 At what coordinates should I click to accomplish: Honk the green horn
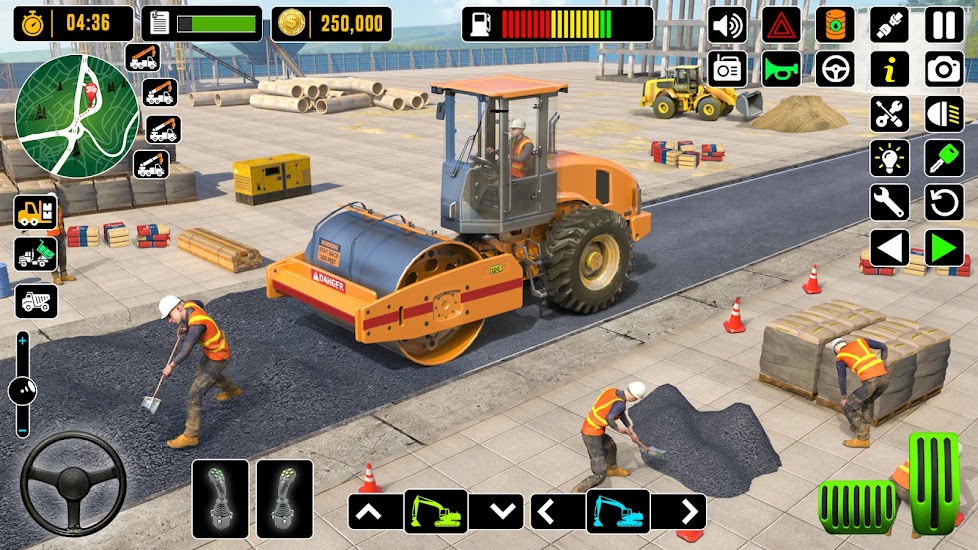781,69
